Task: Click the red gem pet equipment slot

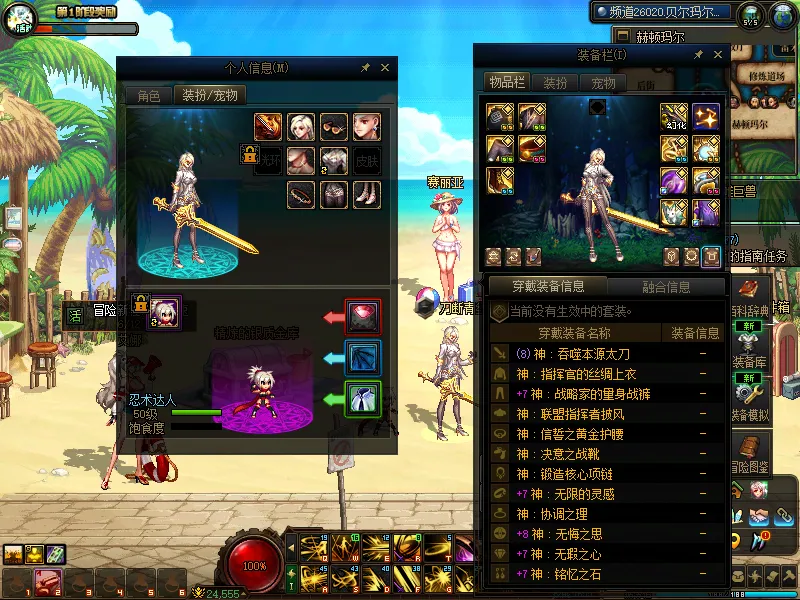Action: (361, 316)
